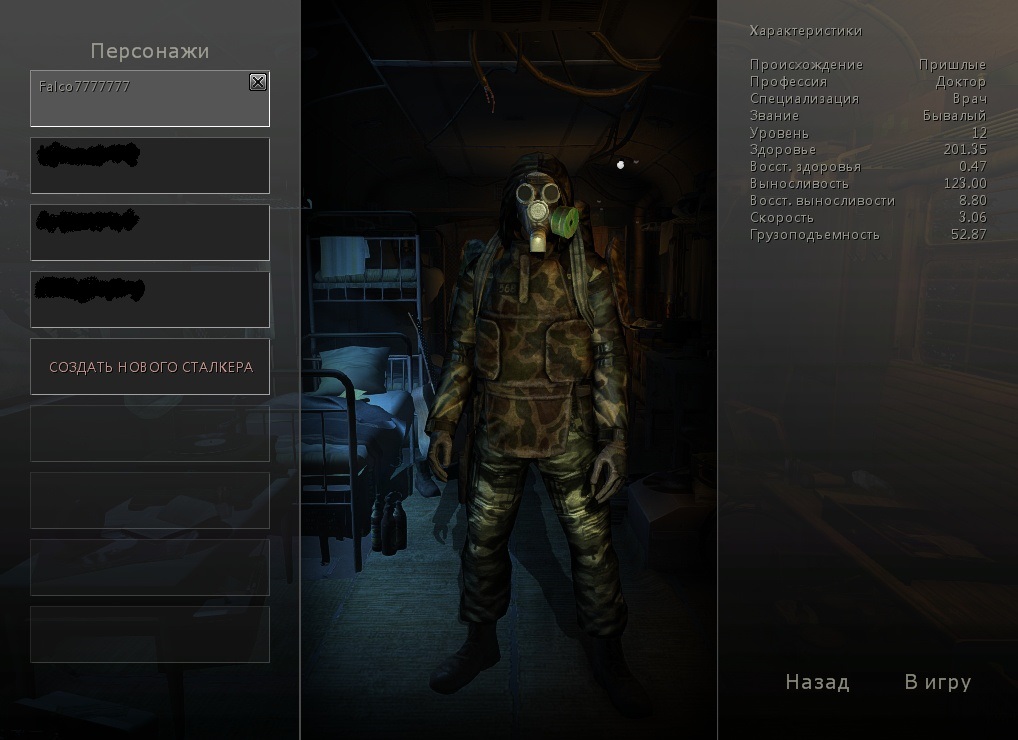Click the "Создать нового сталкера" button
Viewport: 1018px width, 740px height.
150,367
